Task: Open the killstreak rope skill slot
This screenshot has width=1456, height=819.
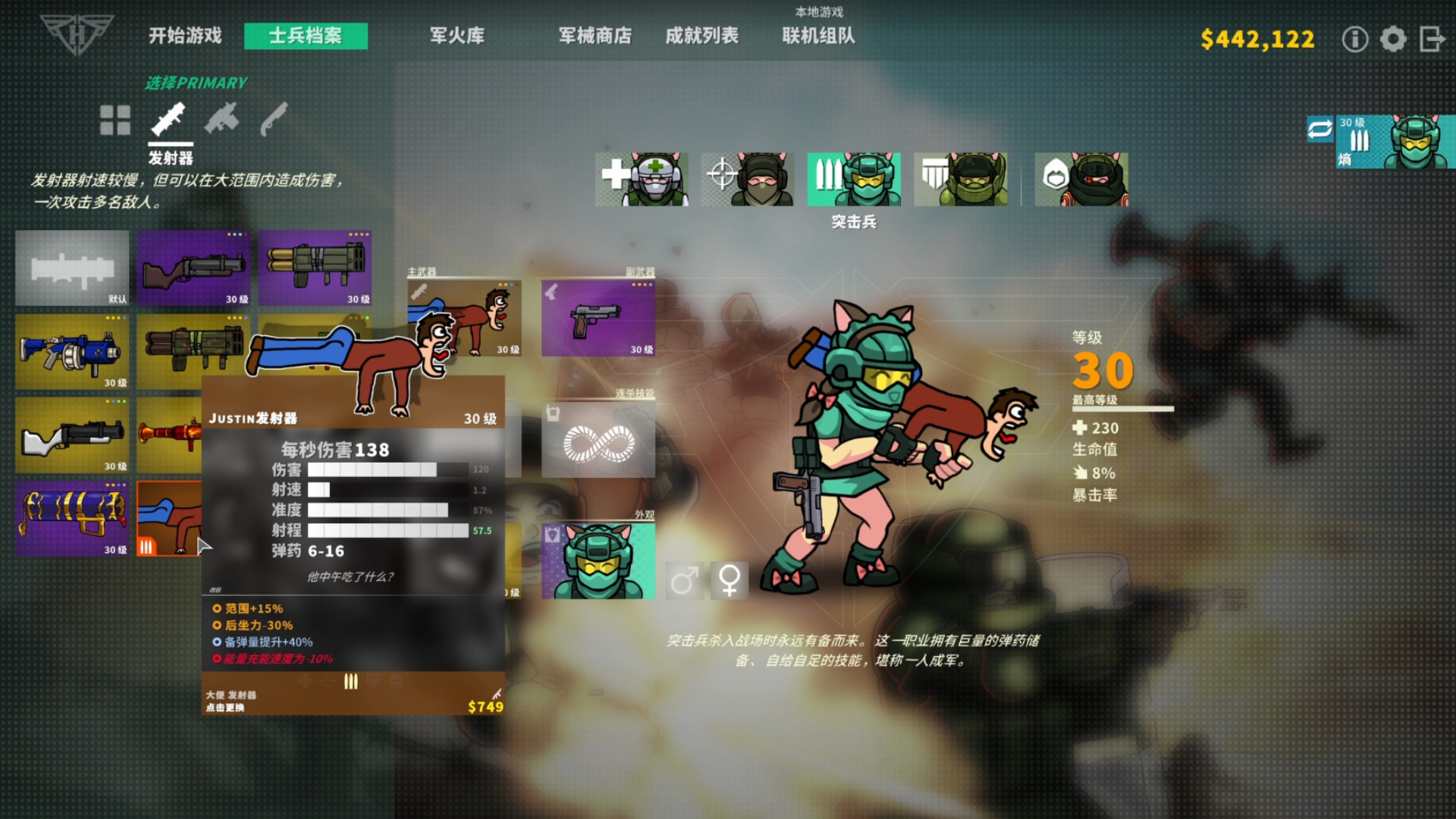Action: coord(598,440)
